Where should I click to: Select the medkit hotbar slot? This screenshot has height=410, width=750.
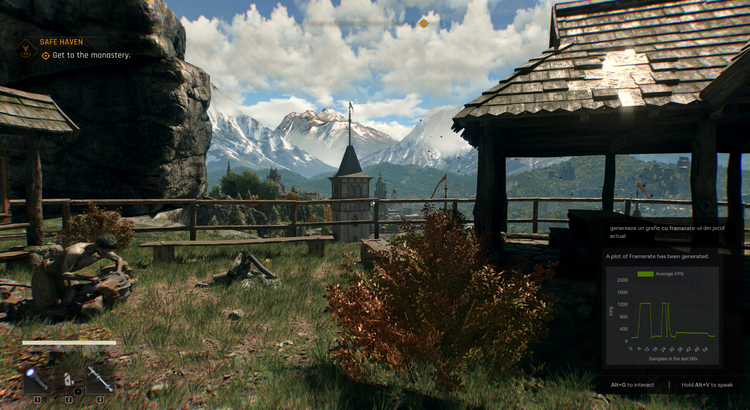[x=68, y=379]
